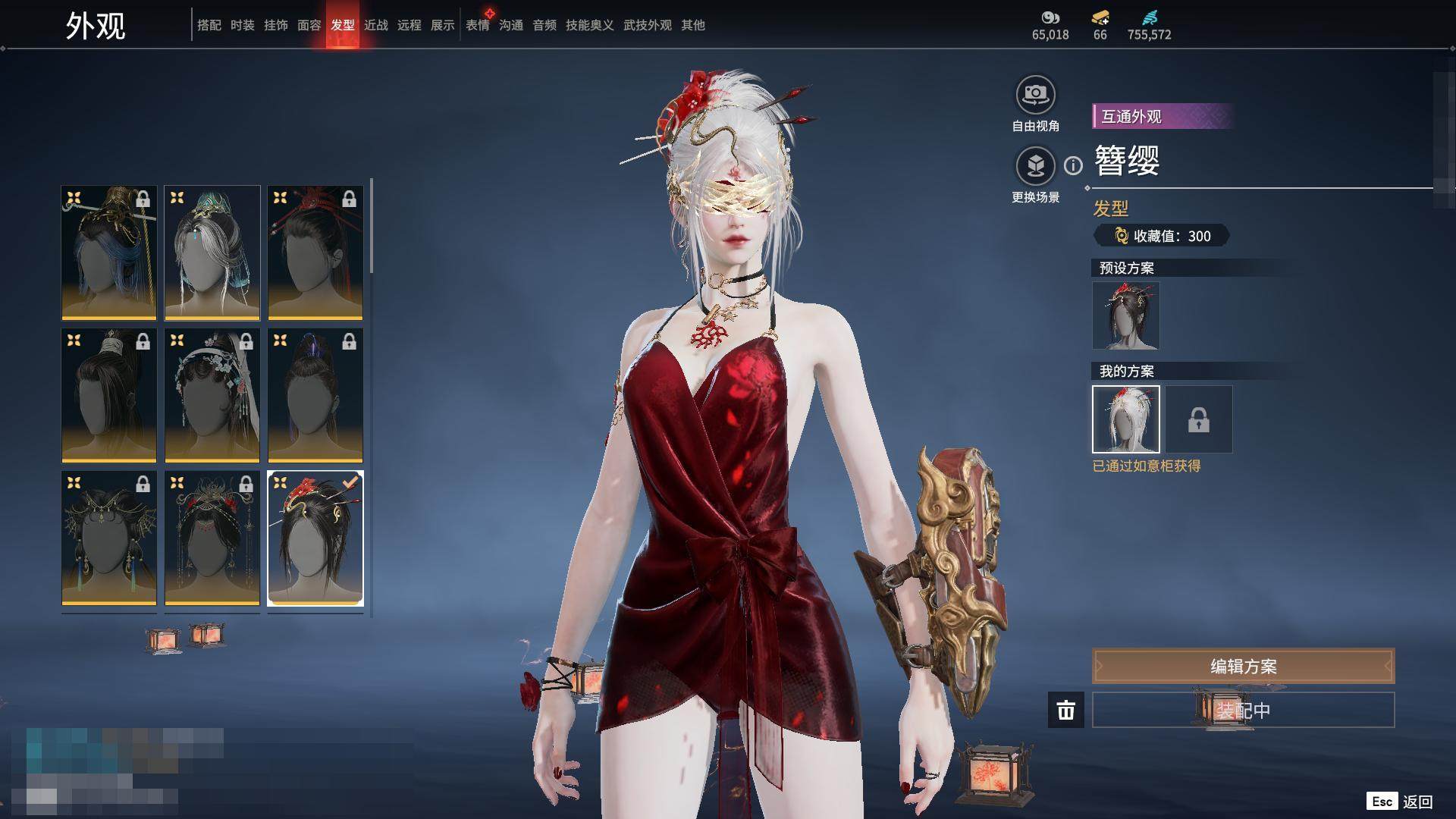Toggle 自由视角 camera mode
Viewport: 1456px width, 819px height.
[x=1035, y=96]
